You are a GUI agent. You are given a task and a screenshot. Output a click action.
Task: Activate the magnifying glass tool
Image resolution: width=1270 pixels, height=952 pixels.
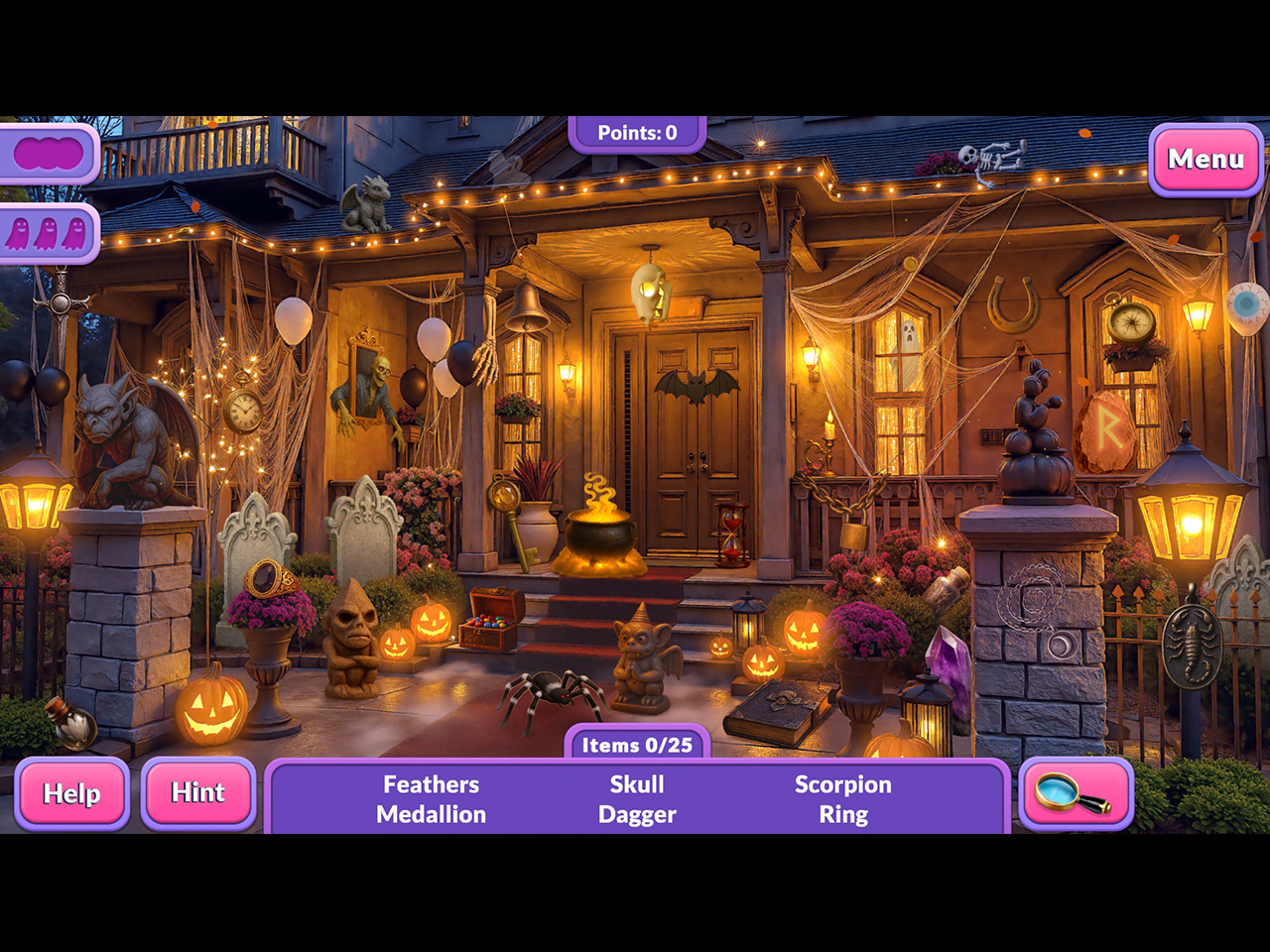[x=1075, y=793]
